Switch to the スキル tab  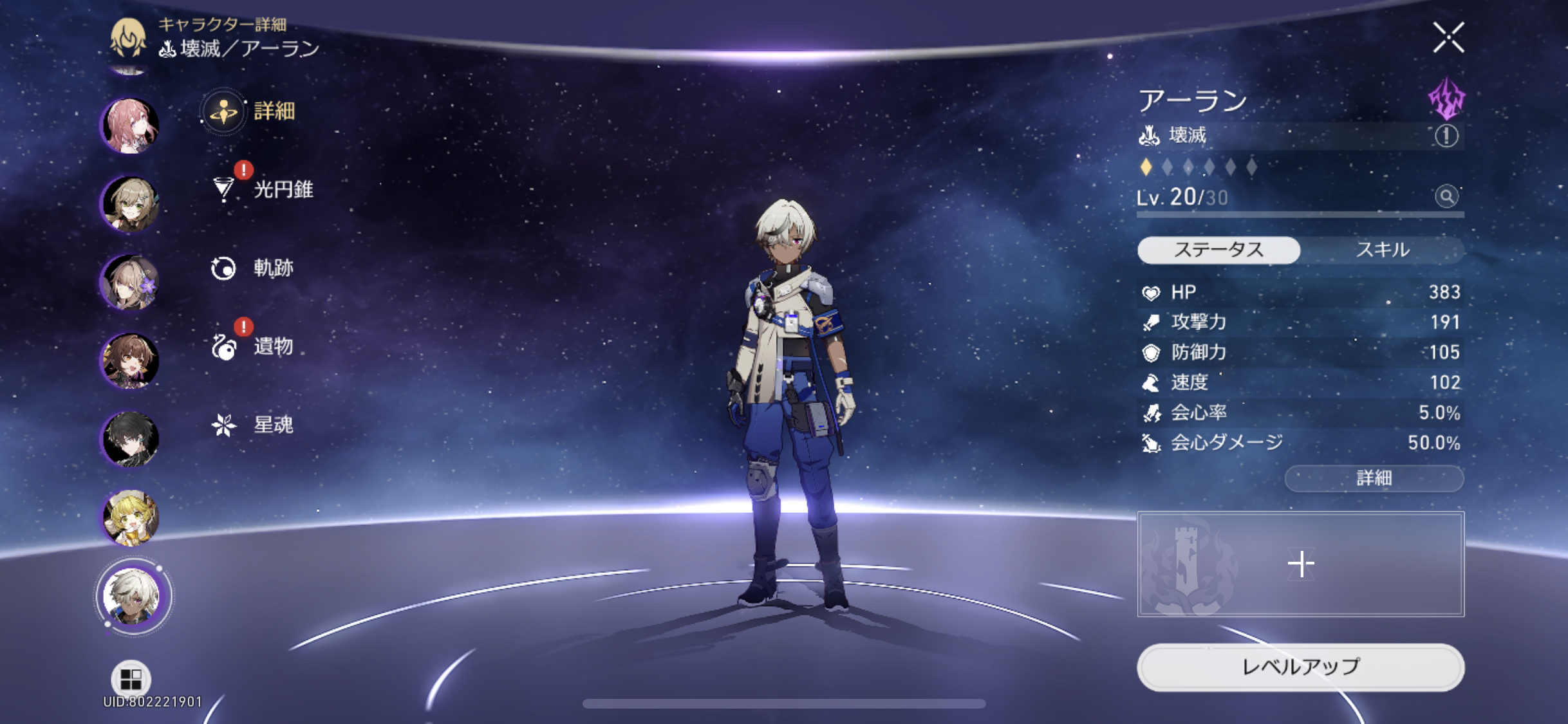click(x=1382, y=250)
